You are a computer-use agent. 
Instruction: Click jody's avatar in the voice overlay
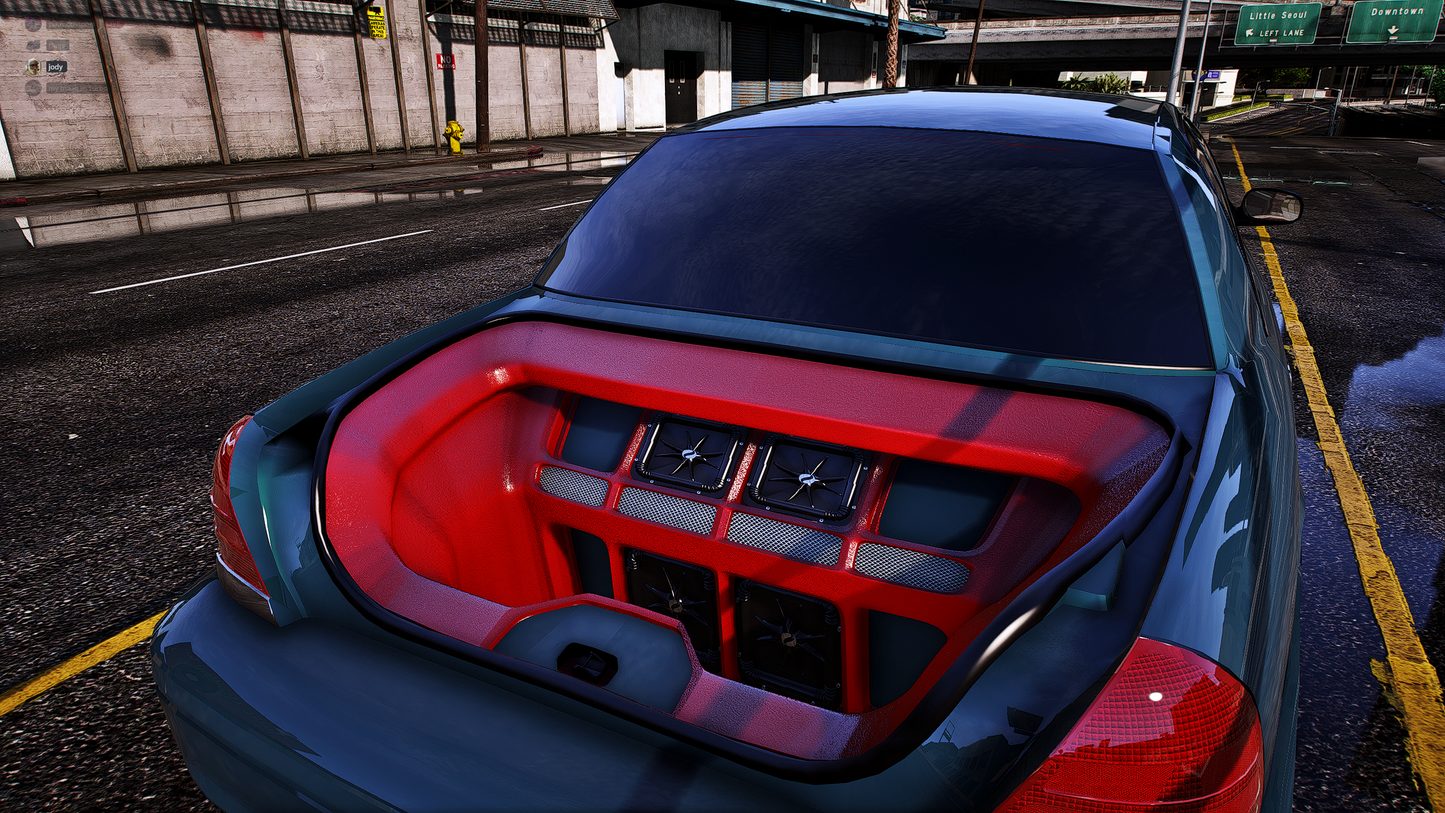33,67
